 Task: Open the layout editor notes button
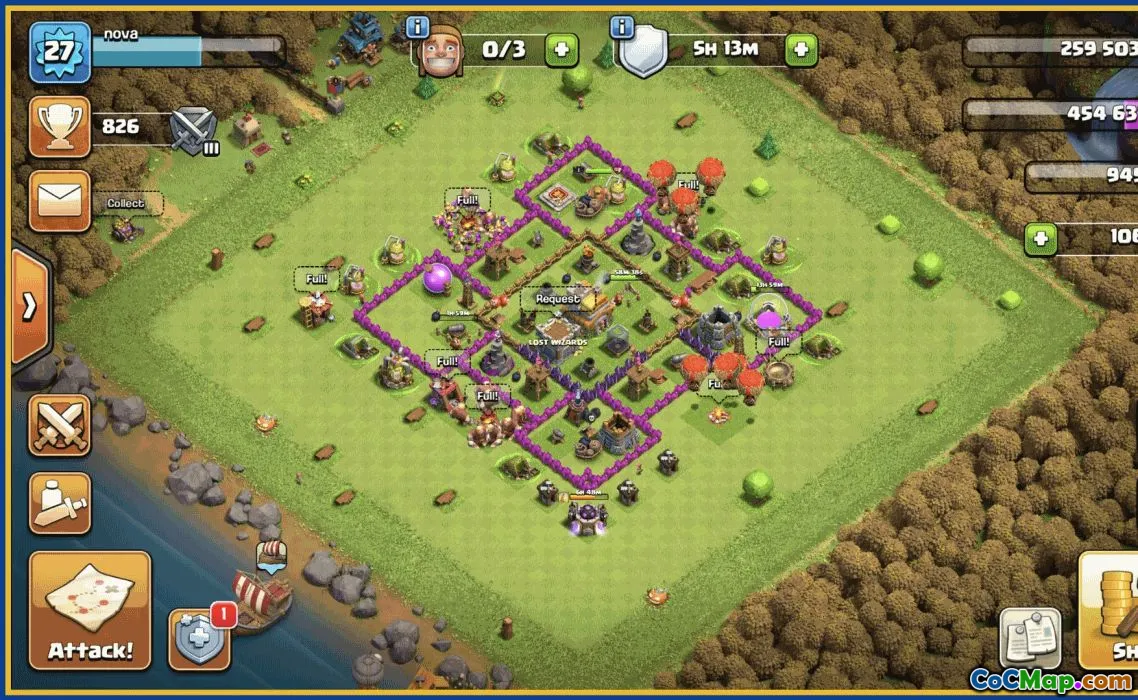tap(1030, 638)
